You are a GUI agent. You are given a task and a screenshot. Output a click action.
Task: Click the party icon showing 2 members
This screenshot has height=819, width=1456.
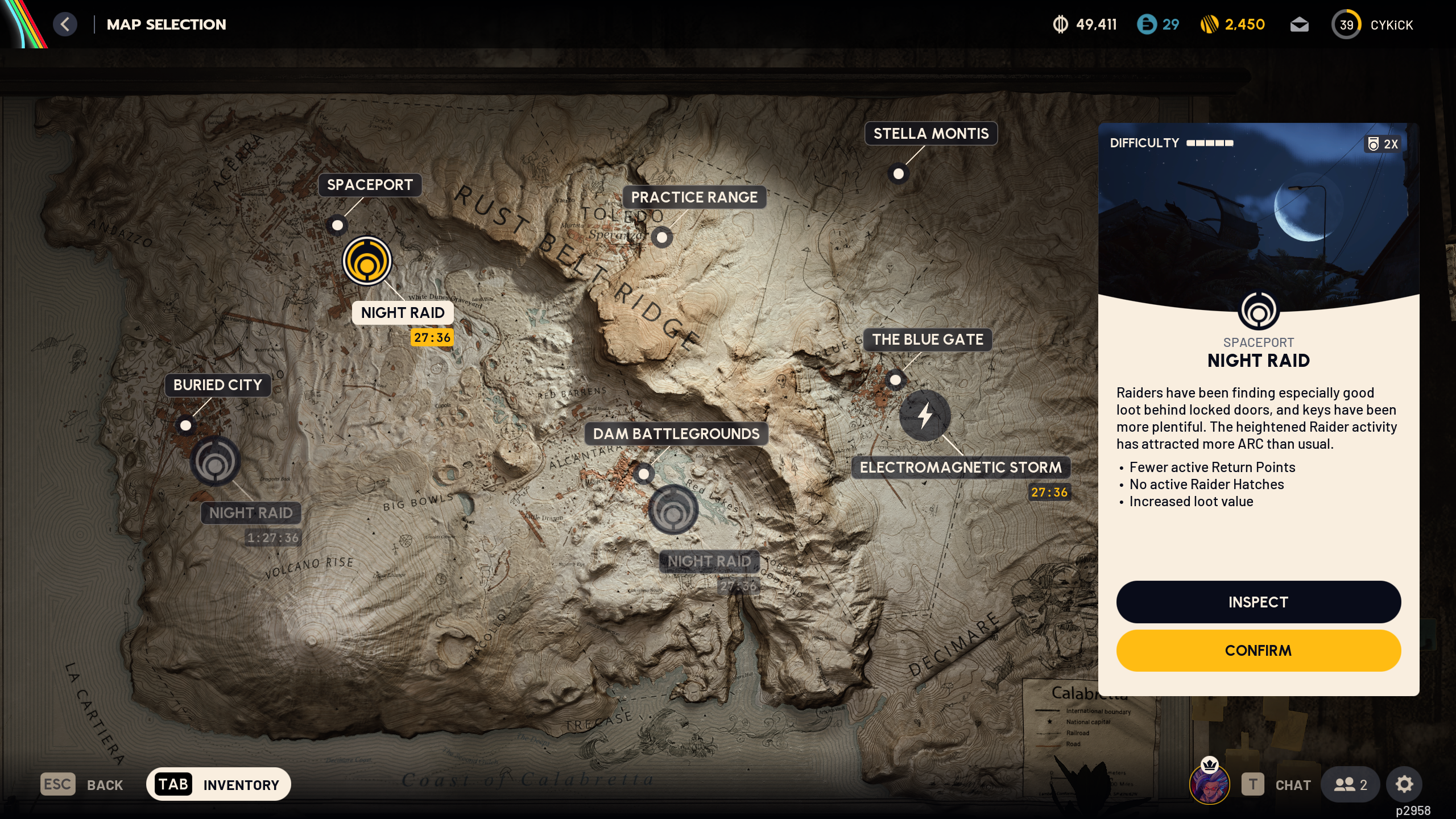click(x=1350, y=784)
